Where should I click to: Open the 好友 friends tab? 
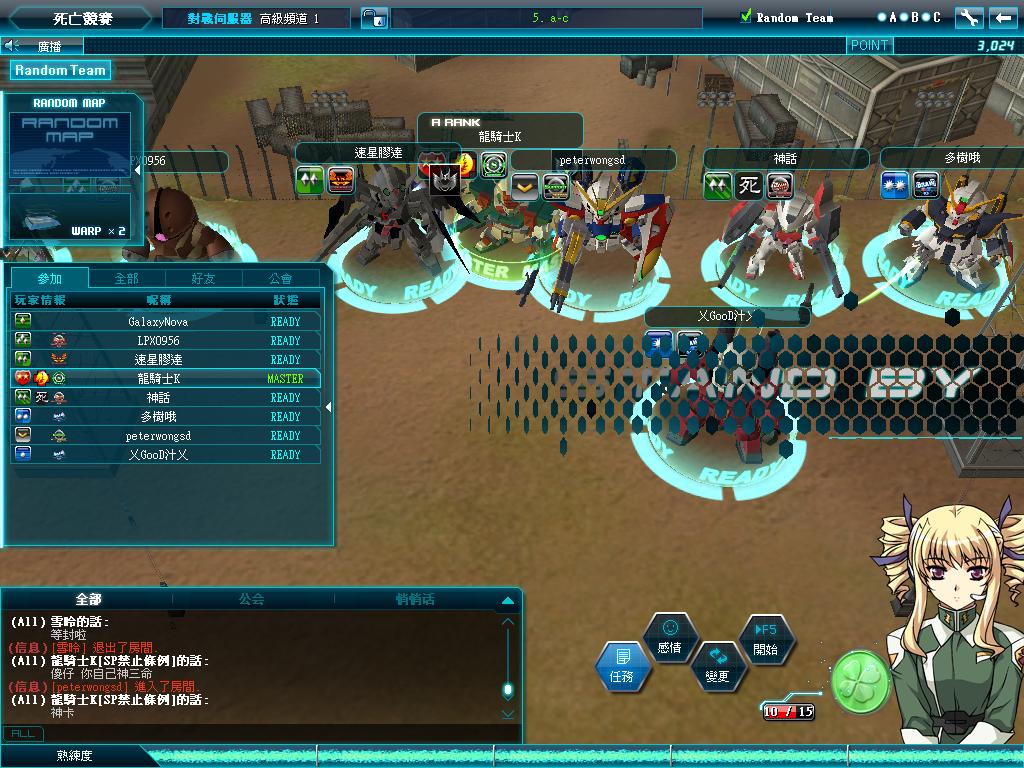pyautogui.click(x=203, y=278)
